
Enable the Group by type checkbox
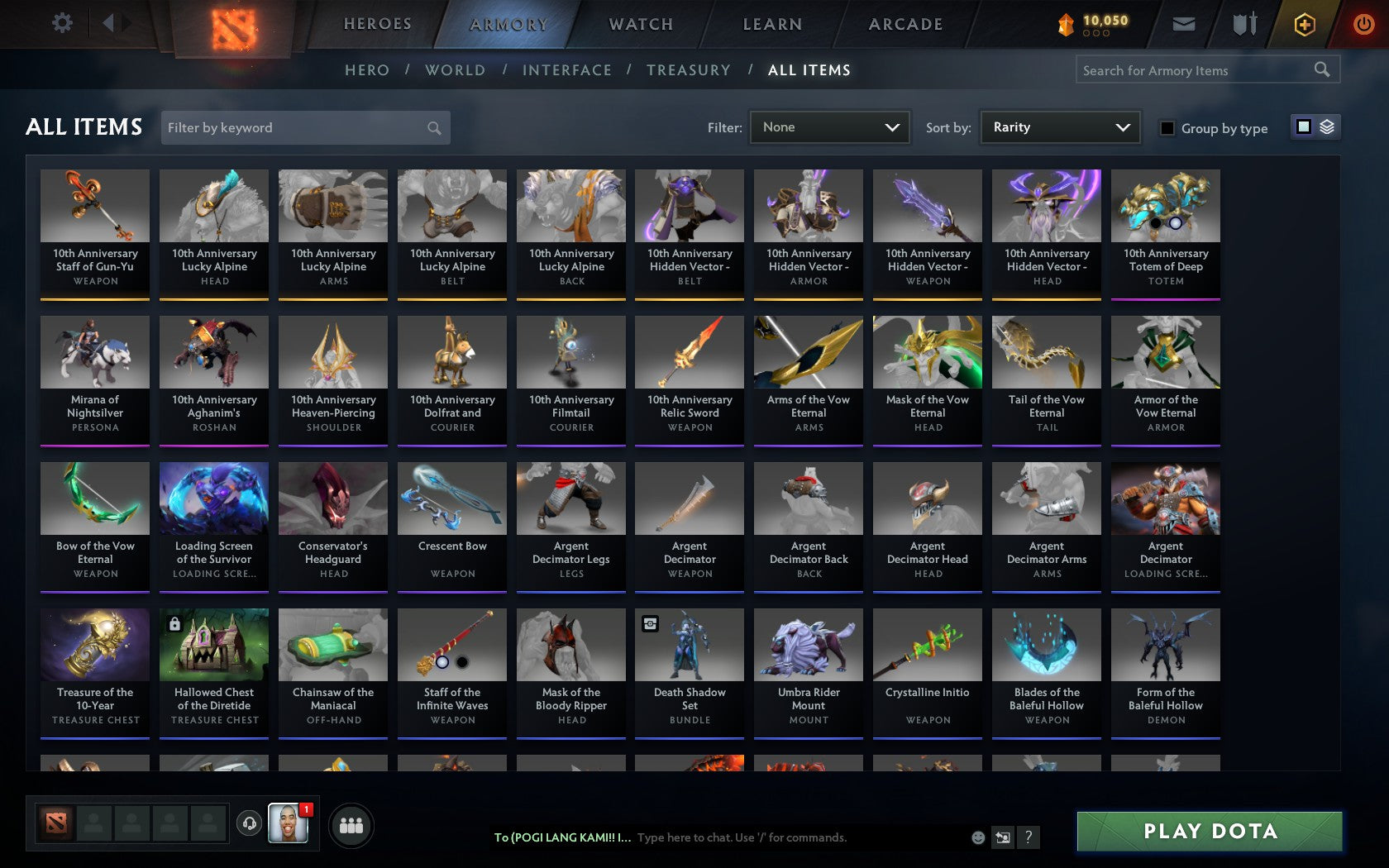[1166, 129]
